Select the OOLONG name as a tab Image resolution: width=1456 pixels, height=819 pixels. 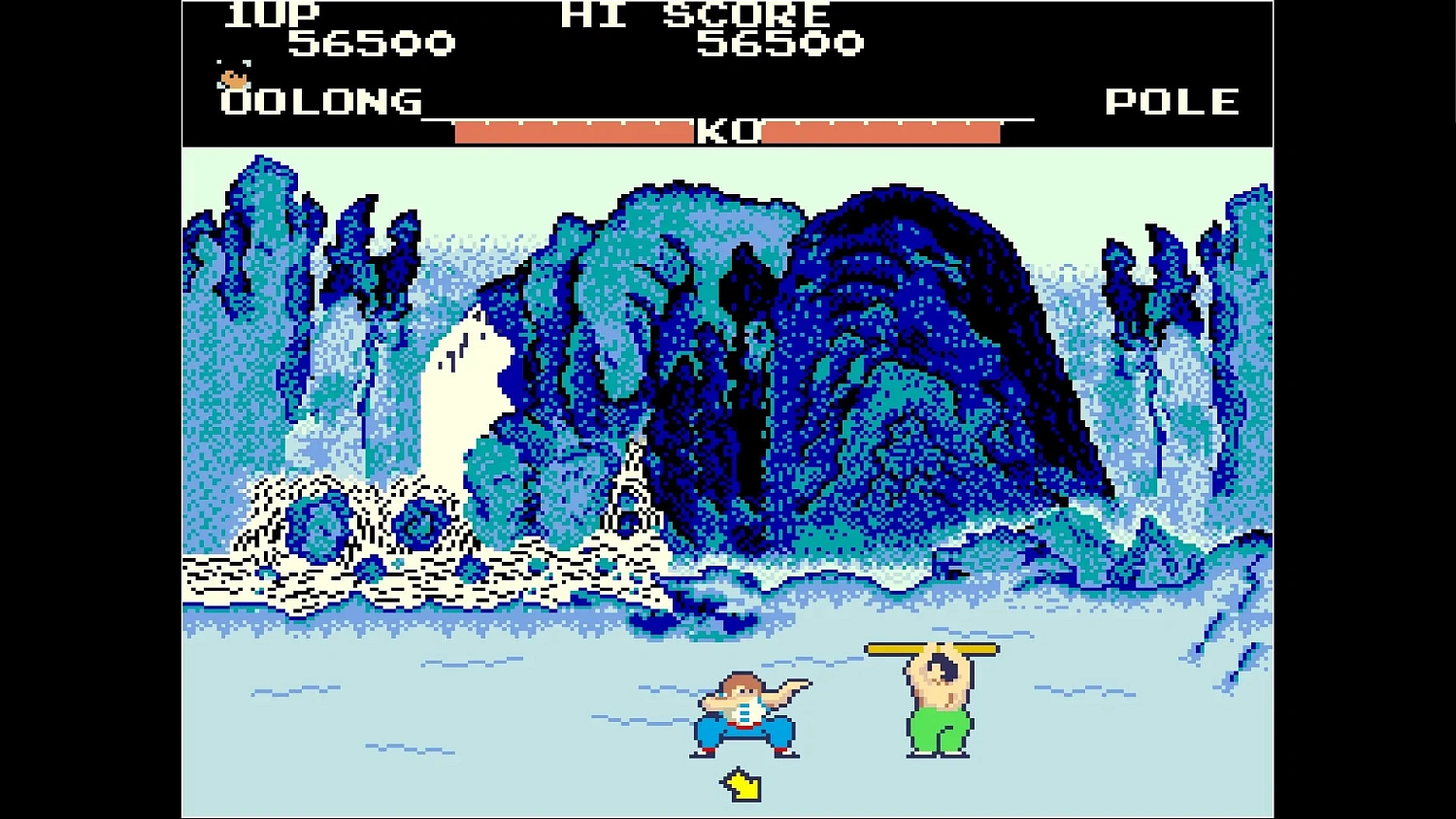coord(320,102)
